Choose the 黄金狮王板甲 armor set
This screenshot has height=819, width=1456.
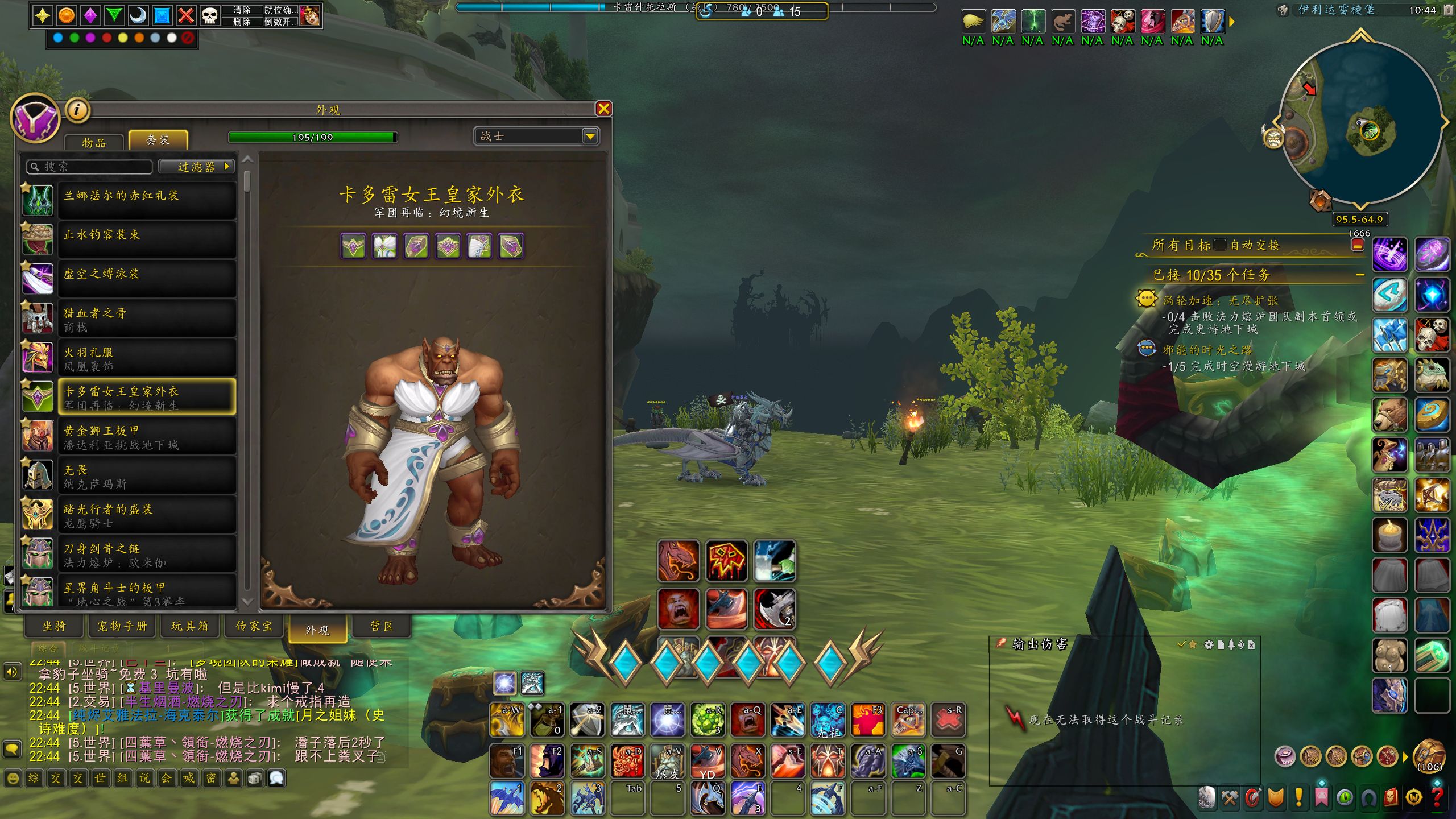tap(147, 437)
